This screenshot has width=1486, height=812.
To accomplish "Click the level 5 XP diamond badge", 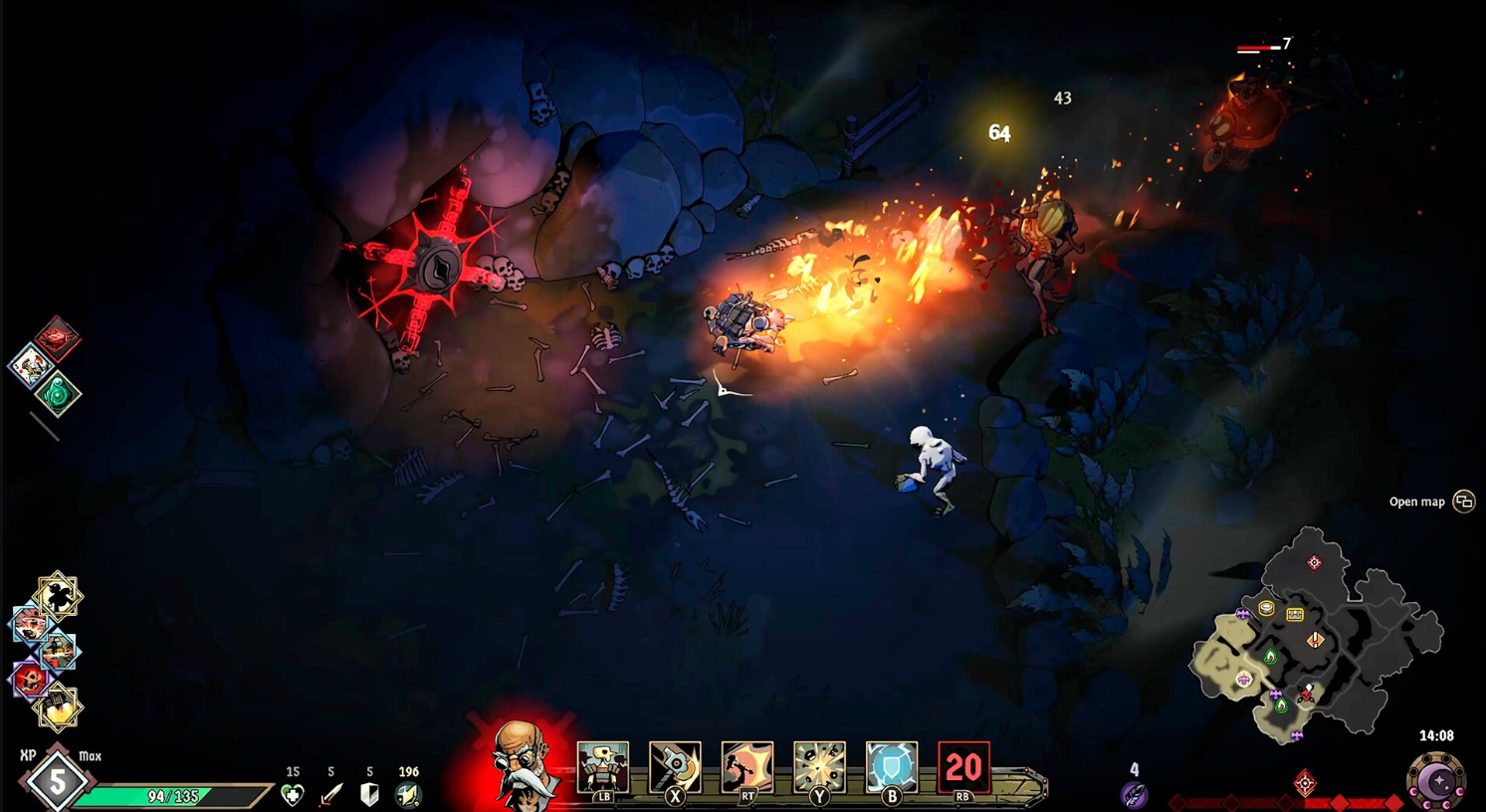I will (57, 782).
